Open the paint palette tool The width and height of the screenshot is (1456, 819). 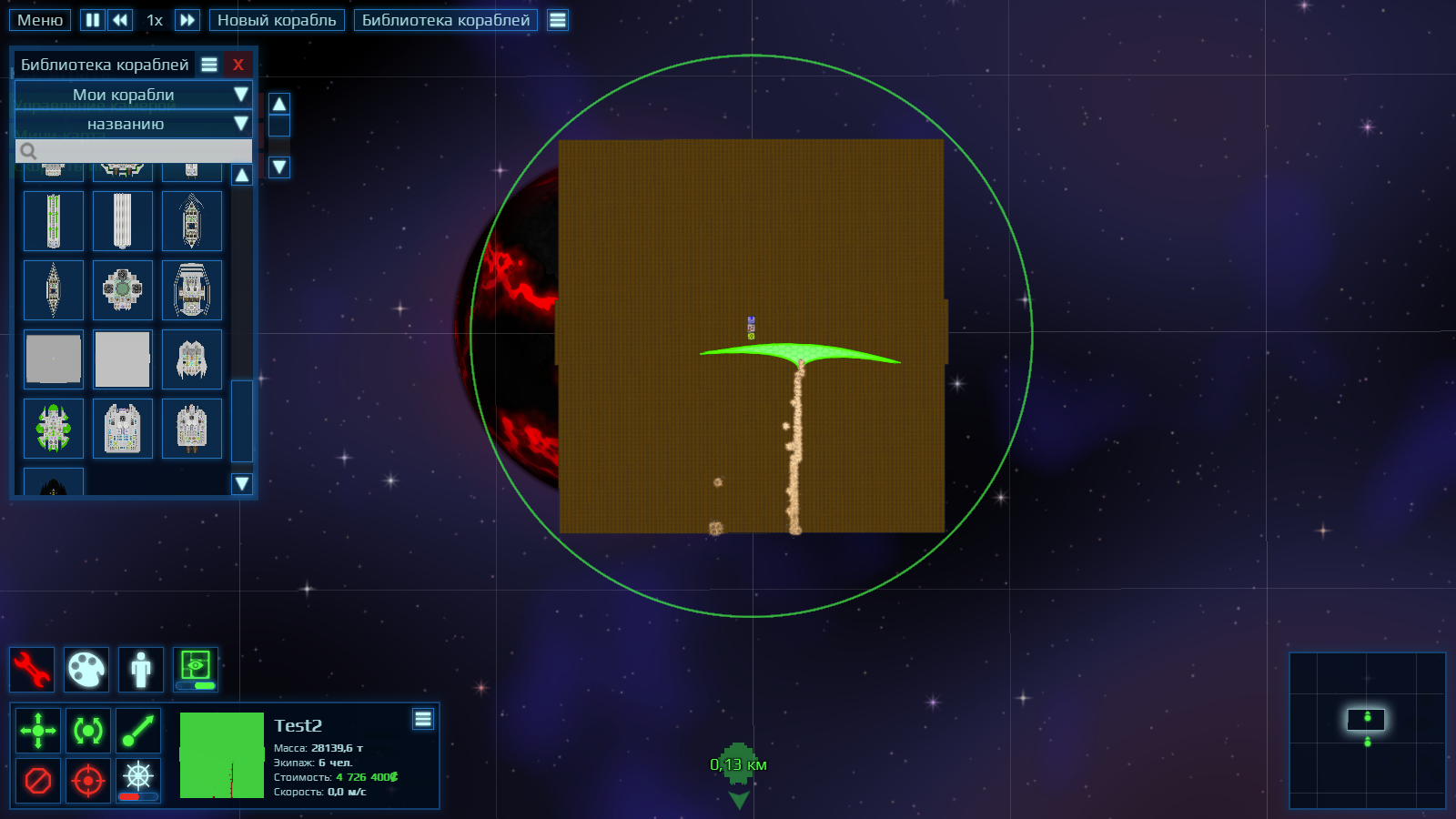[x=86, y=670]
